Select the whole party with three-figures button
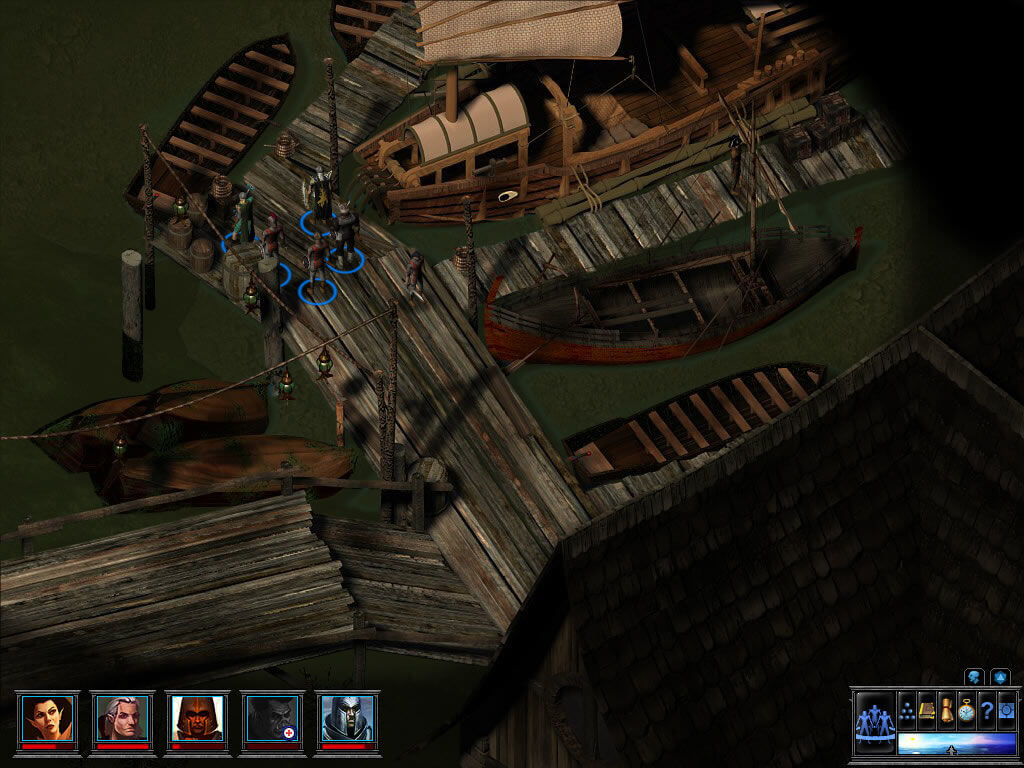 click(875, 721)
